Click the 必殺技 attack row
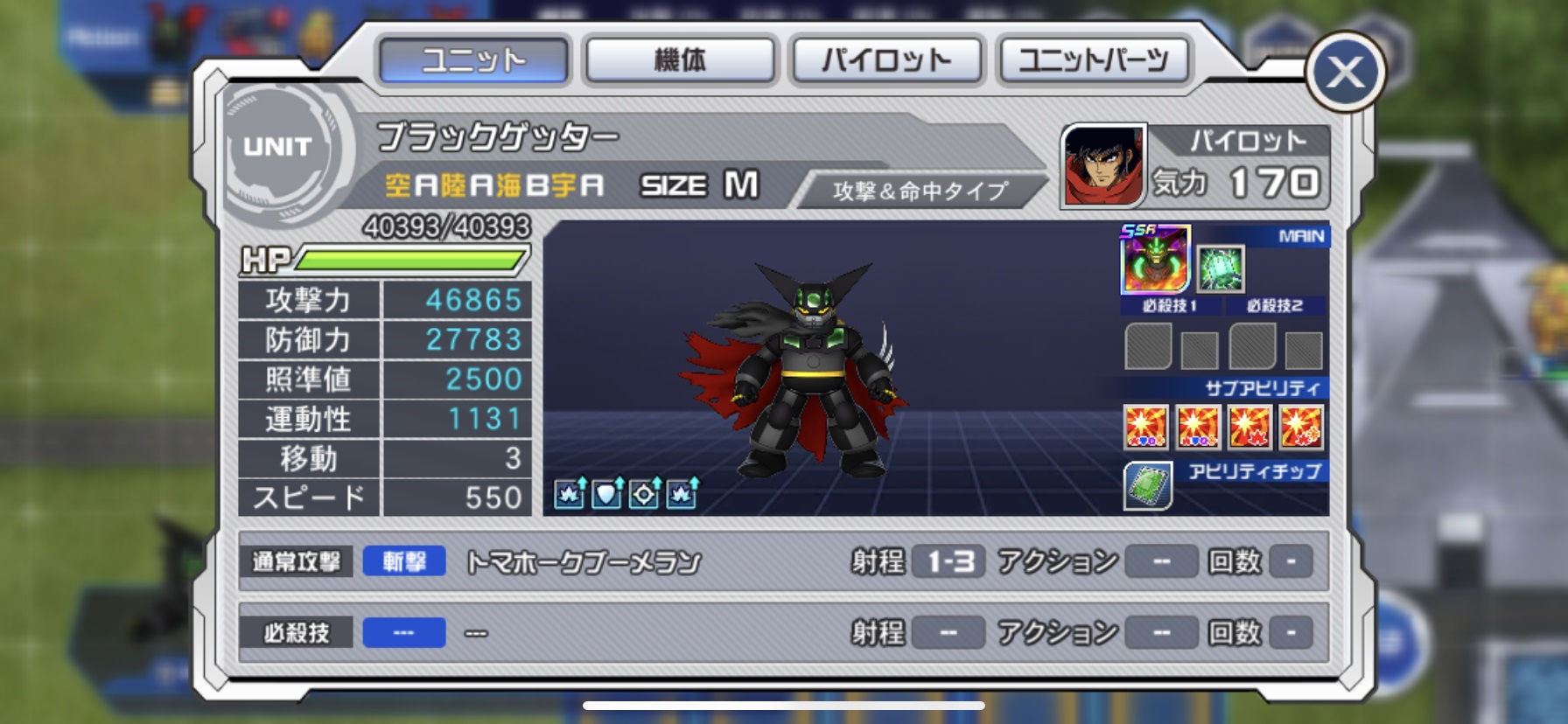 click(x=782, y=632)
